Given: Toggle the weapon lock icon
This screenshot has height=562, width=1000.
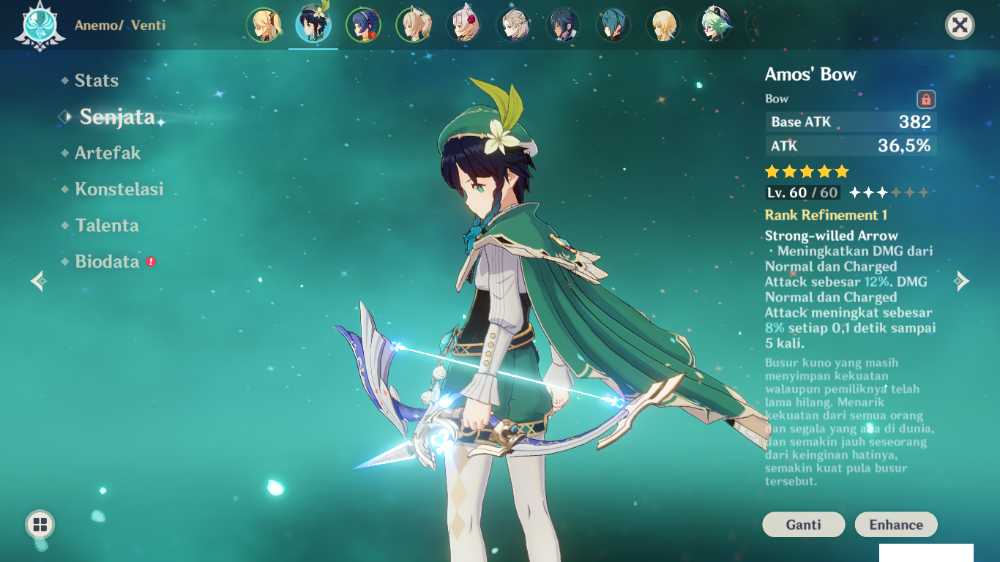Looking at the screenshot, I should (925, 99).
